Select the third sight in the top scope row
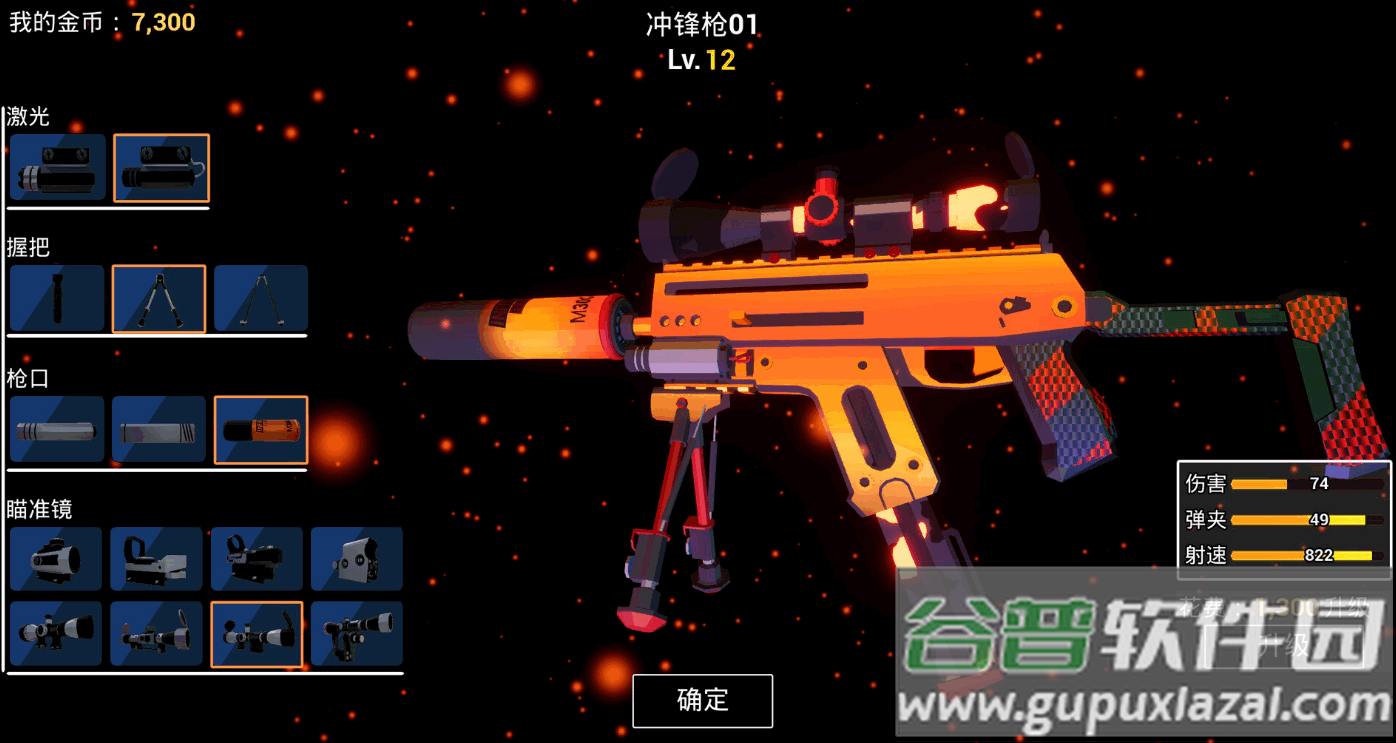The height and width of the screenshot is (743, 1396). point(257,559)
